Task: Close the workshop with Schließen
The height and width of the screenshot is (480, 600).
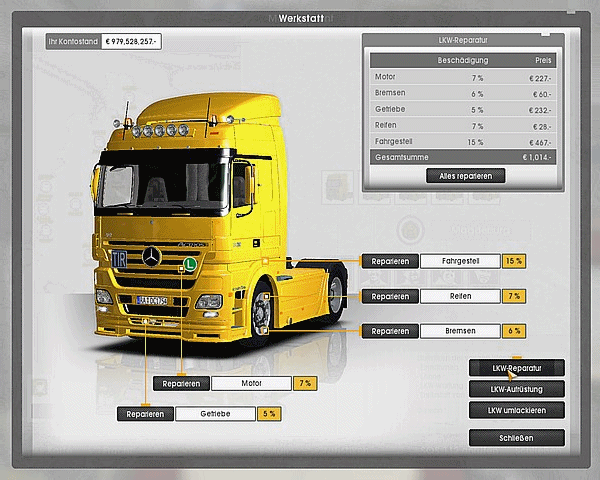Action: pyautogui.click(x=516, y=438)
